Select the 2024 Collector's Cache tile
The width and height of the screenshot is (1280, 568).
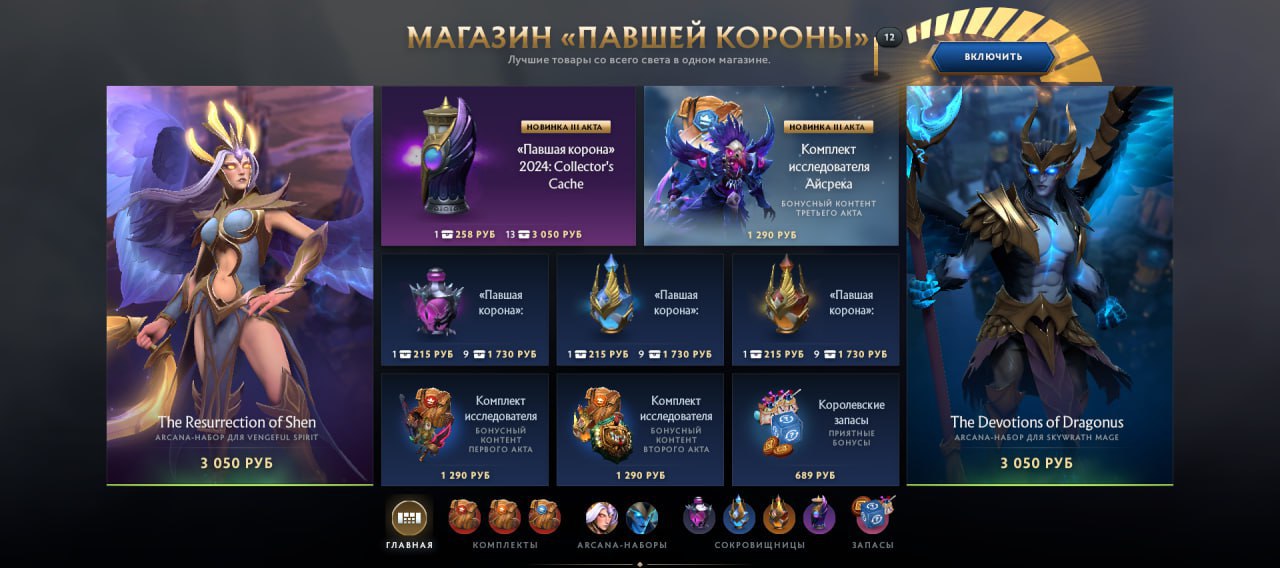(508, 165)
